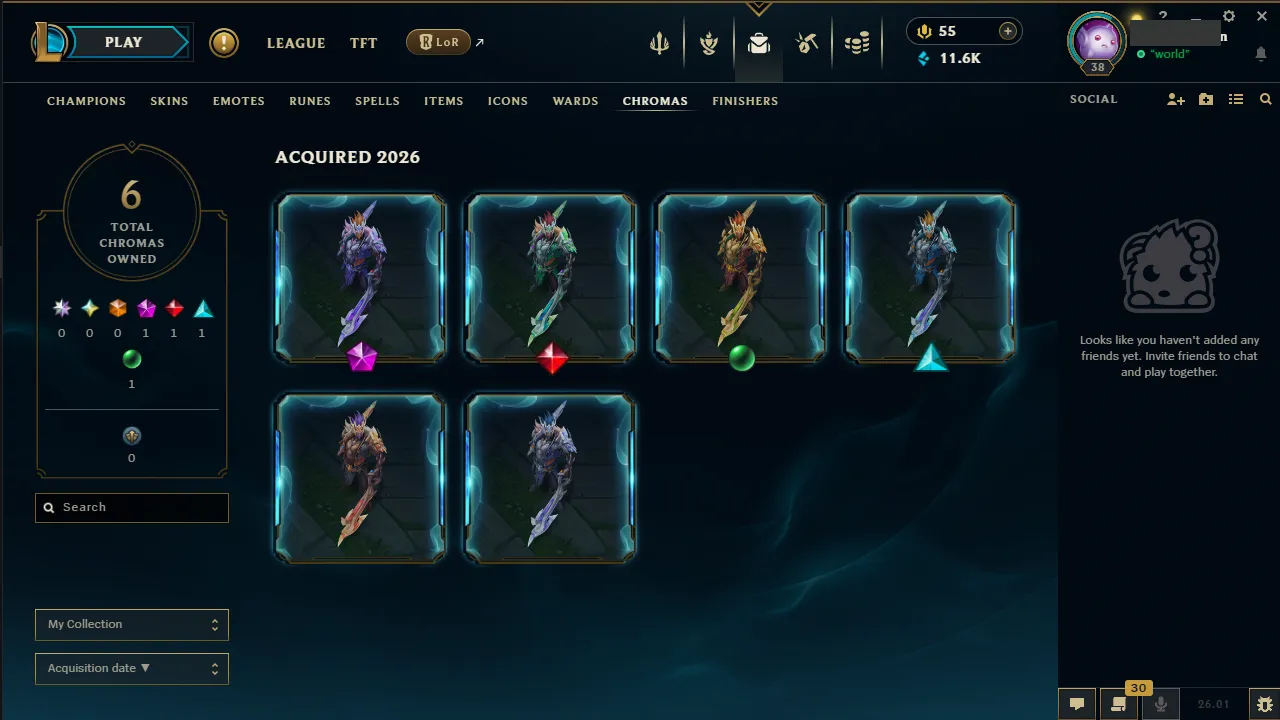Click the friend search magnifier in Social panel

pyautogui.click(x=1265, y=99)
